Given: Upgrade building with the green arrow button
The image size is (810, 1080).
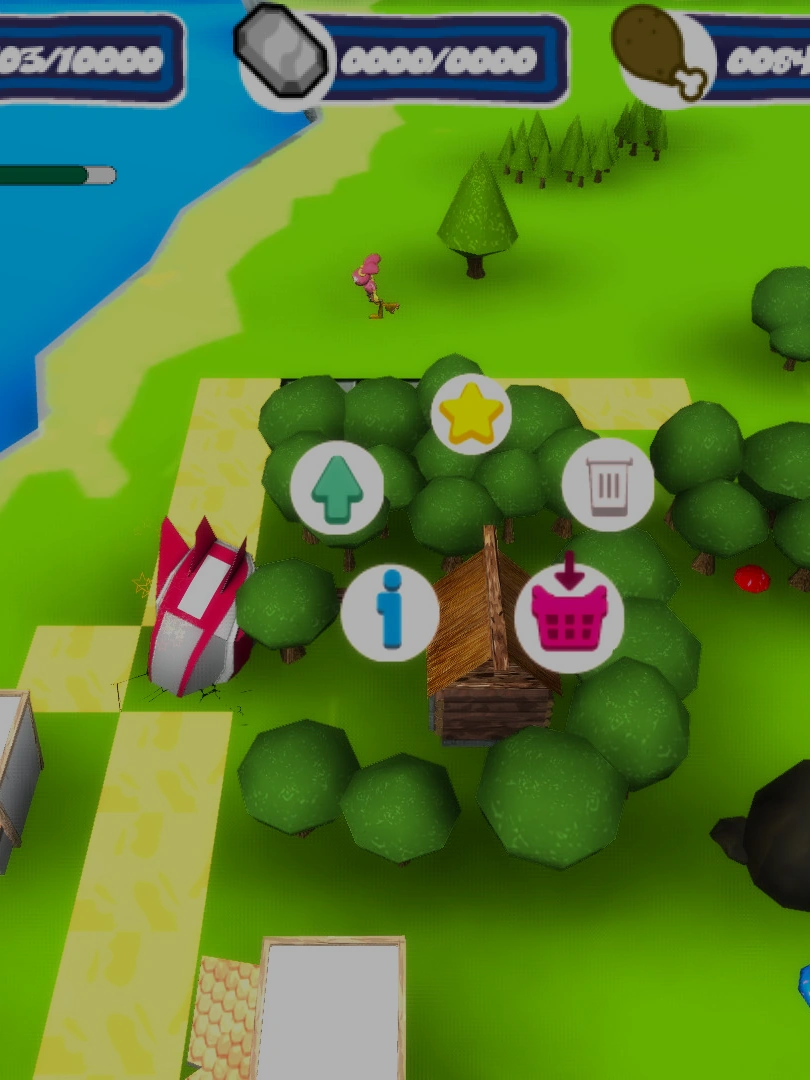Looking at the screenshot, I should [x=337, y=488].
